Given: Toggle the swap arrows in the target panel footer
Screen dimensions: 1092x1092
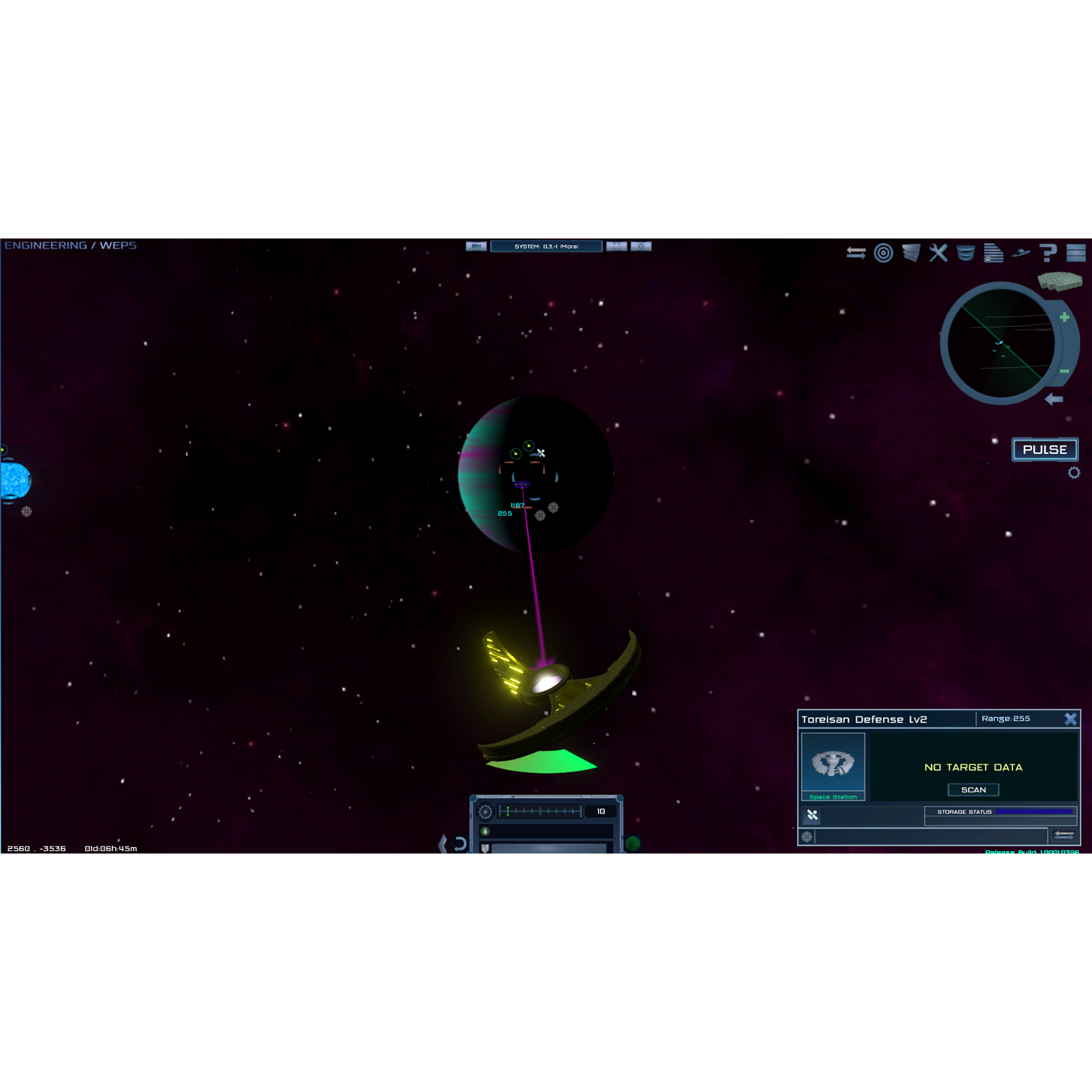Looking at the screenshot, I should click(1063, 835).
